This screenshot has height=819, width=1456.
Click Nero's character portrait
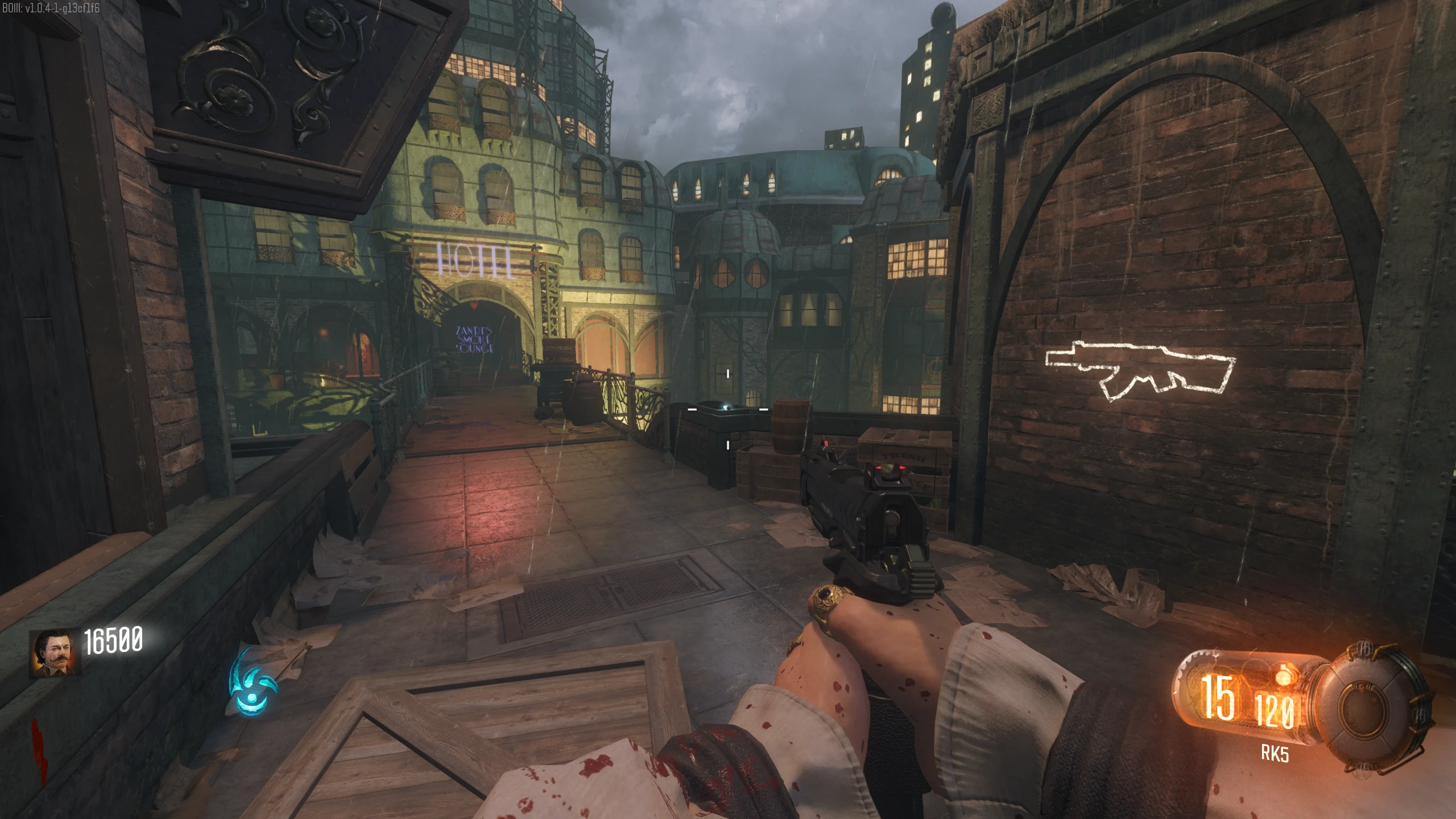tap(55, 653)
